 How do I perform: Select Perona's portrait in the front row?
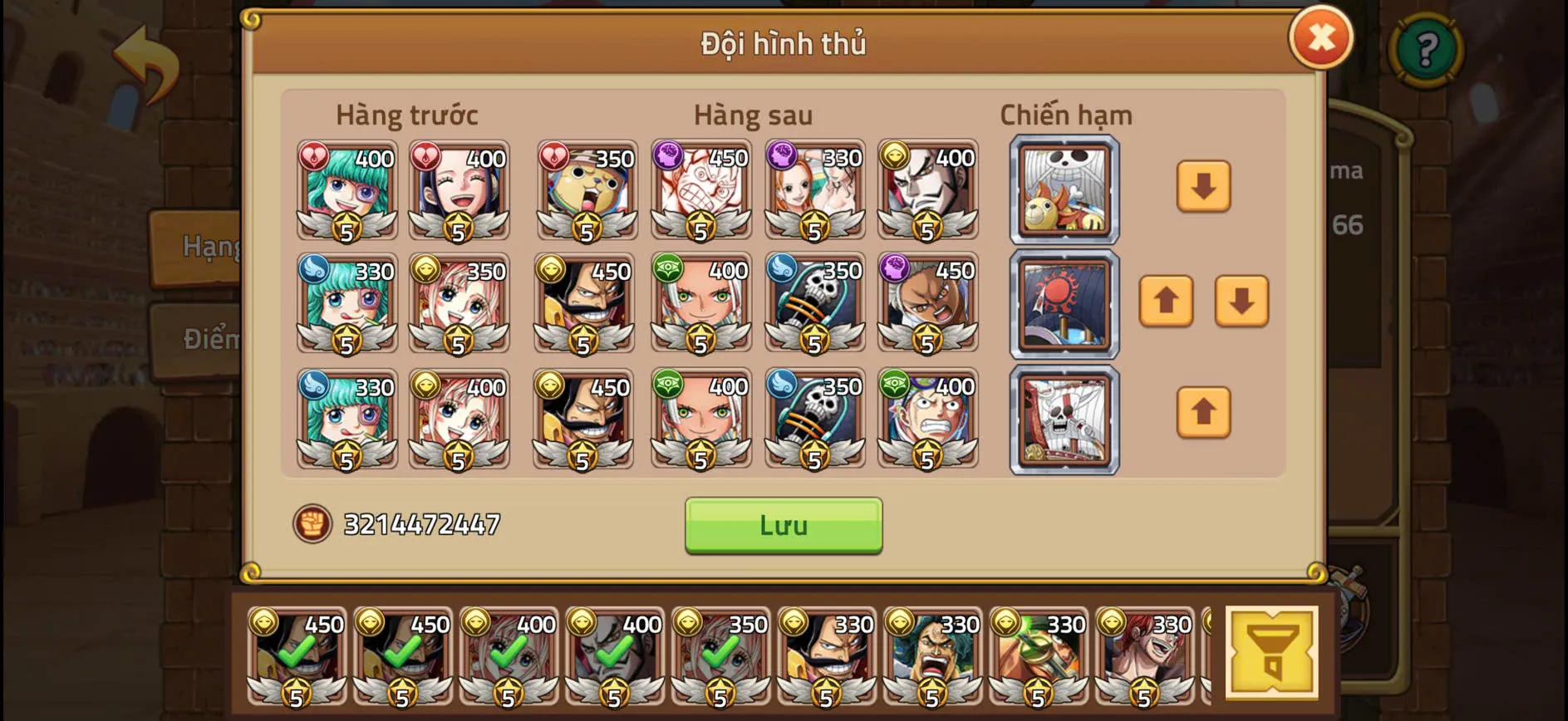coord(347,191)
